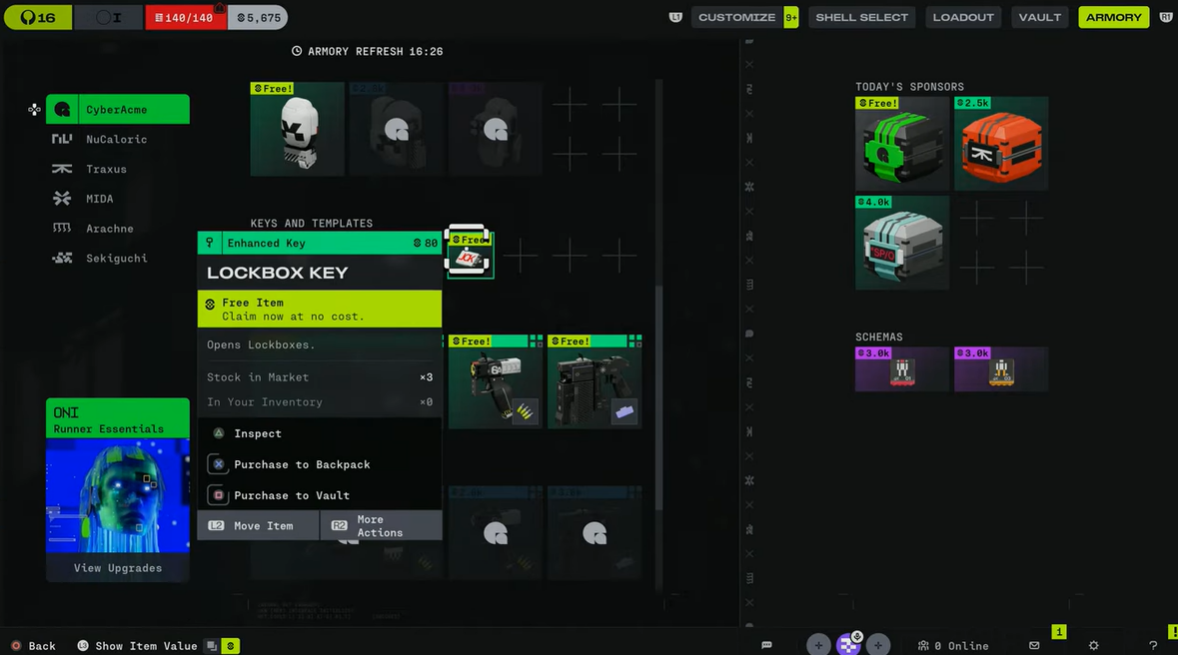The image size is (1178, 655).
Task: Choose Purchase to Vault option
Action: (x=291, y=496)
